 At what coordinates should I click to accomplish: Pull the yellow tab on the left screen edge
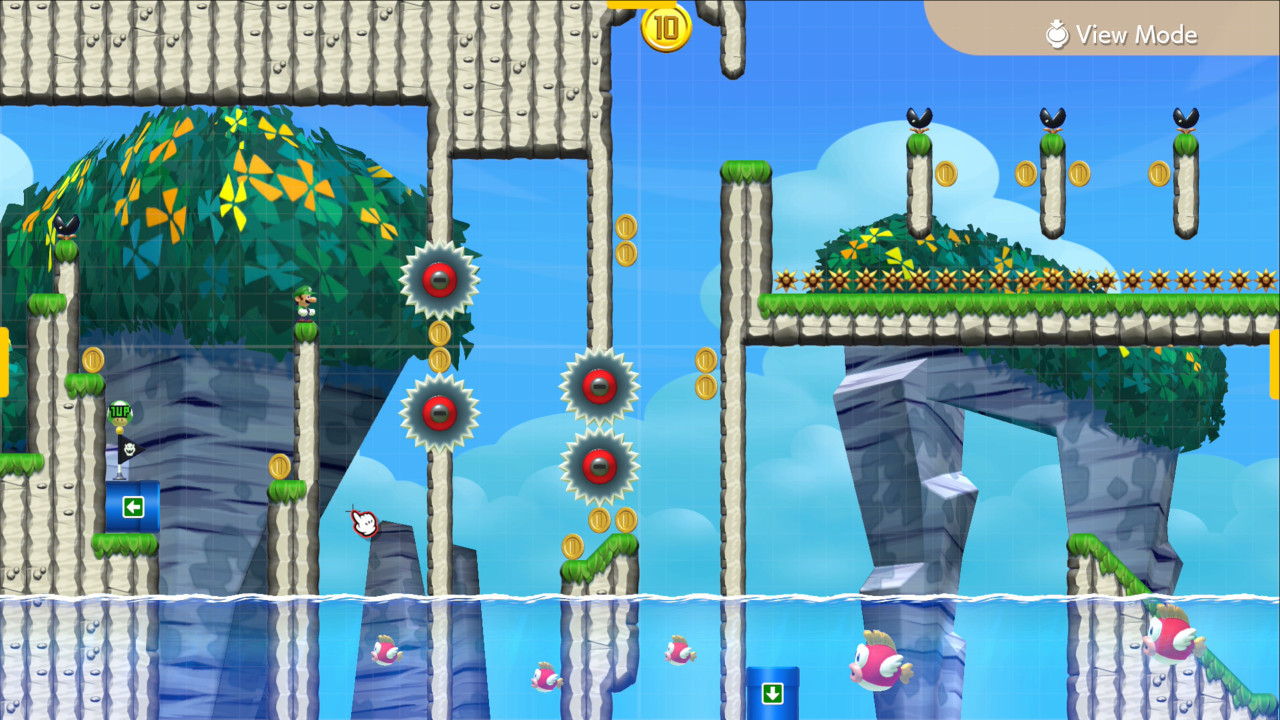6,362
